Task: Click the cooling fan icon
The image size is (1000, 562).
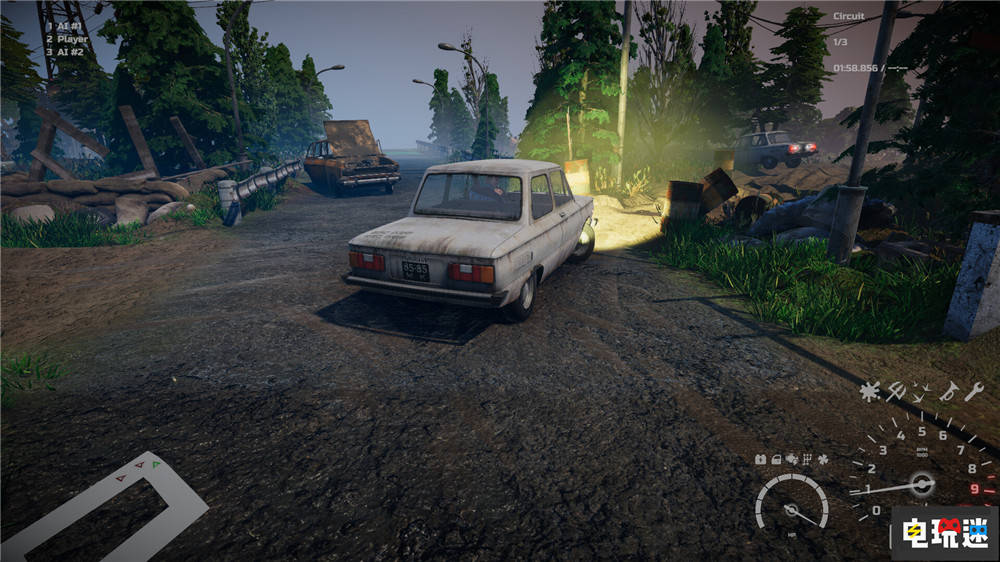Action: (x=823, y=459)
